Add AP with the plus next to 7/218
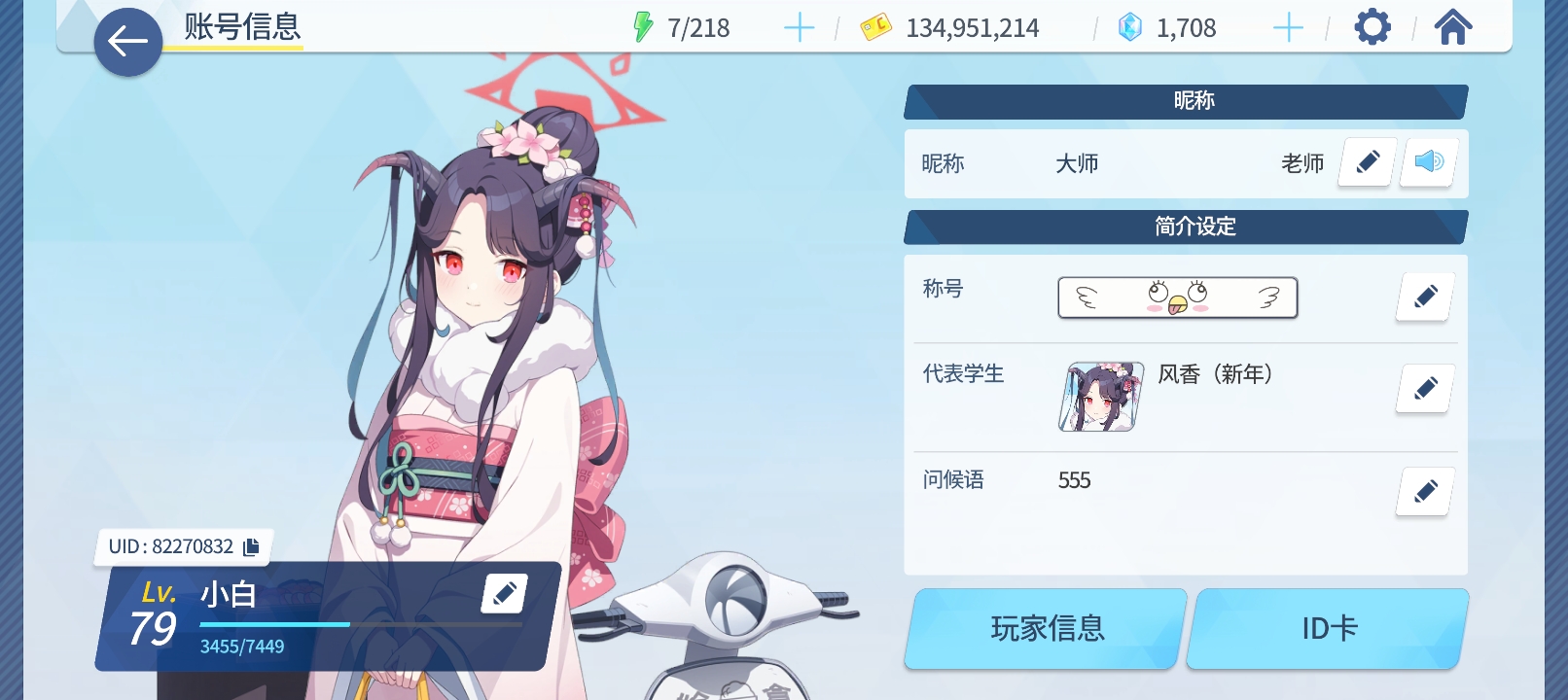The image size is (1568, 700). tap(800, 26)
